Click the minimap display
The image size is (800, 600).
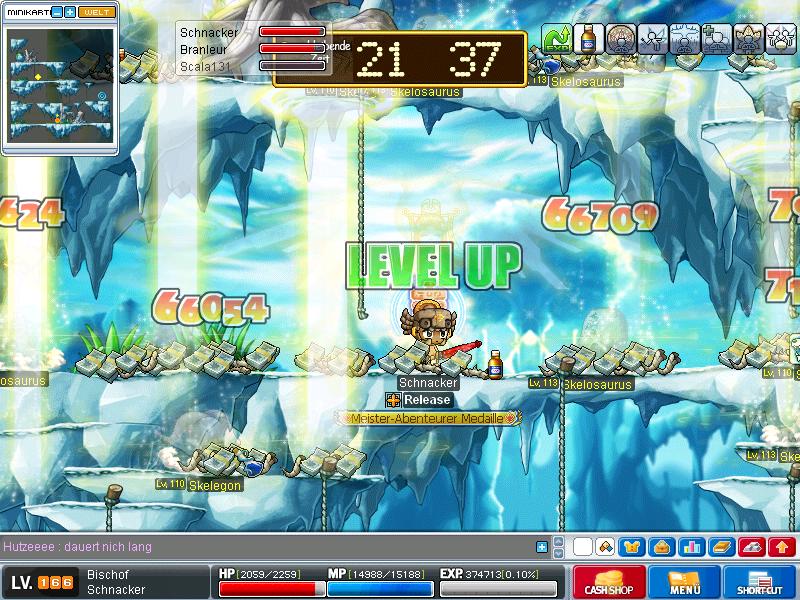pyautogui.click(x=60, y=85)
